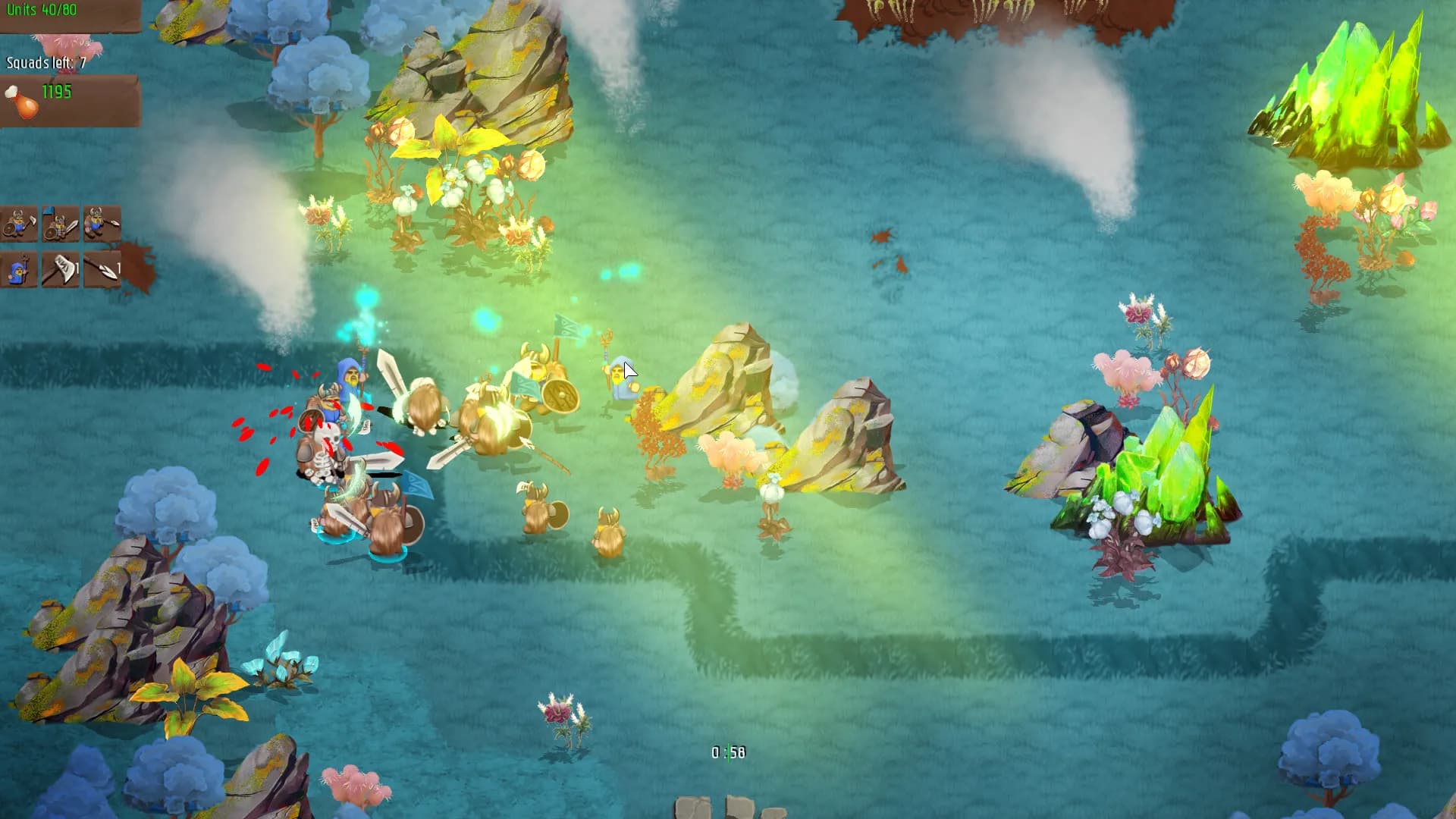Activate the rune axe upgrade icon
The width and height of the screenshot is (1456, 819).
point(61,268)
